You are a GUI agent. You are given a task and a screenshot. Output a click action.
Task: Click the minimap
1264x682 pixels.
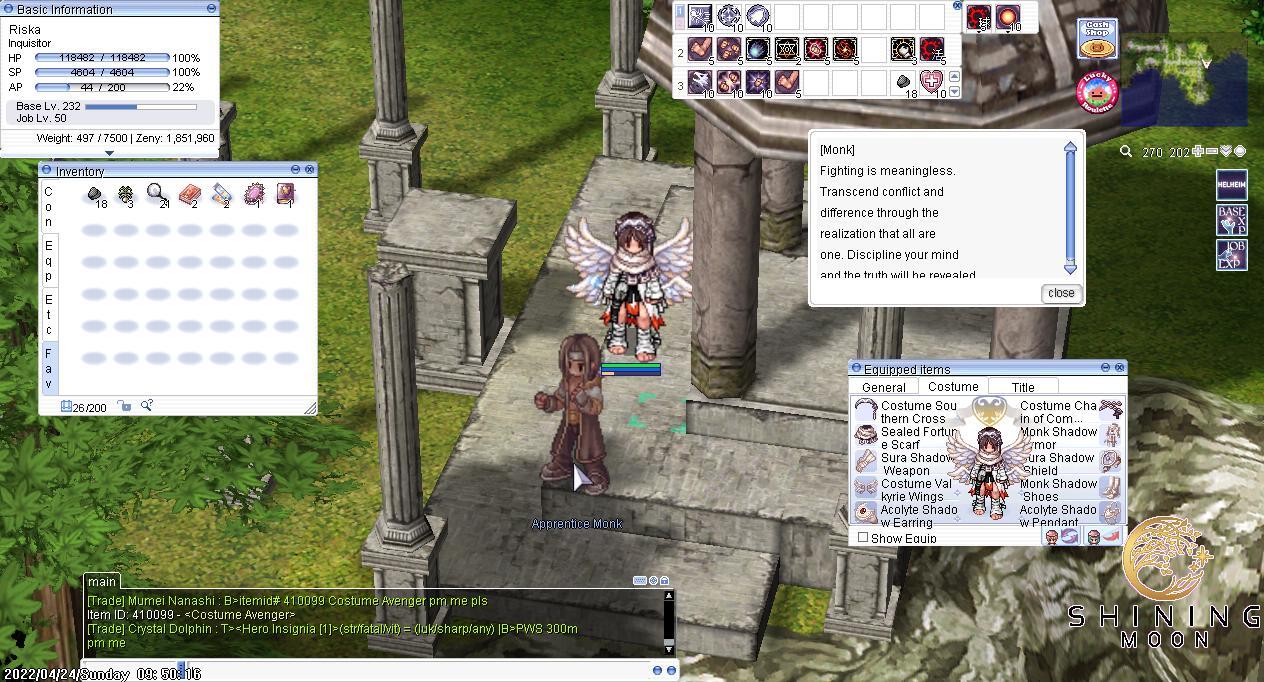1184,80
